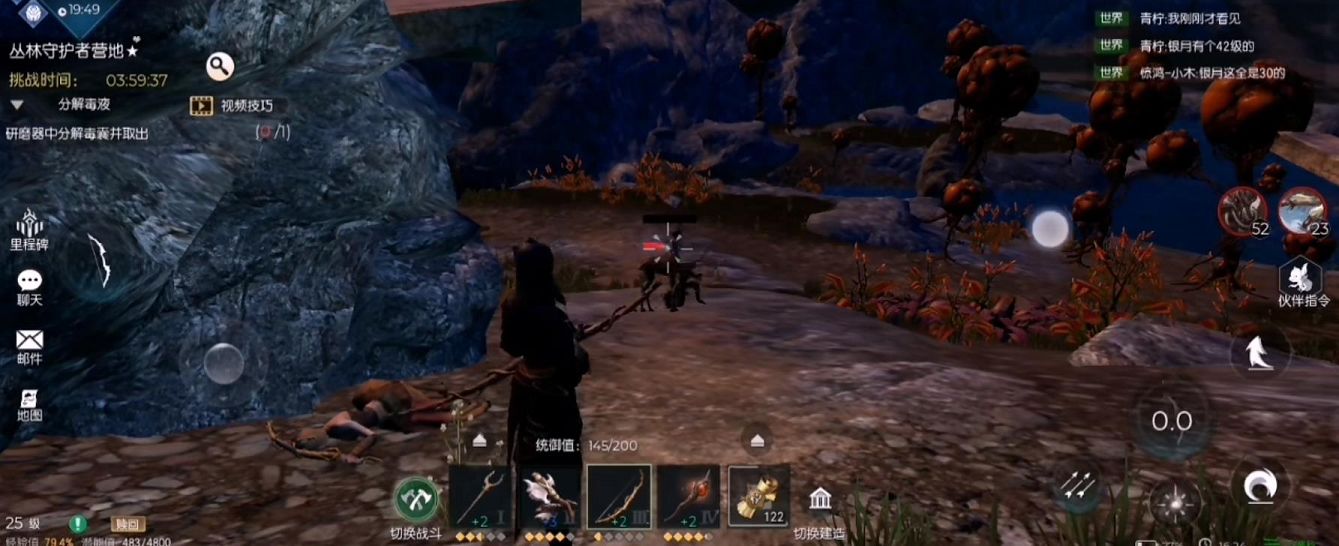
Task: Trigger the swirl dodge ability button
Action: point(1257,487)
